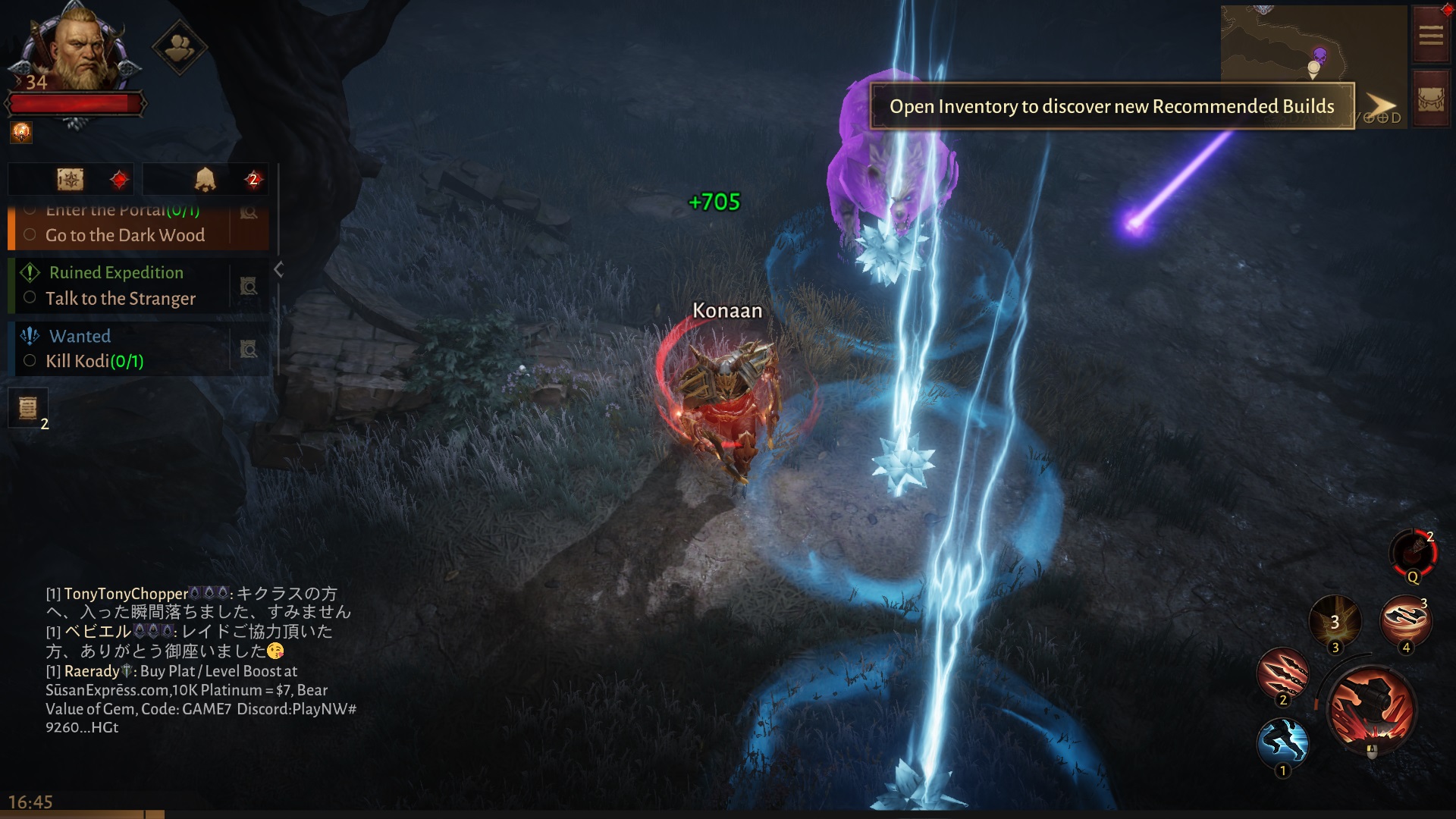Open the party finder icon near the portrait
This screenshot has height=819, width=1456.
click(180, 47)
